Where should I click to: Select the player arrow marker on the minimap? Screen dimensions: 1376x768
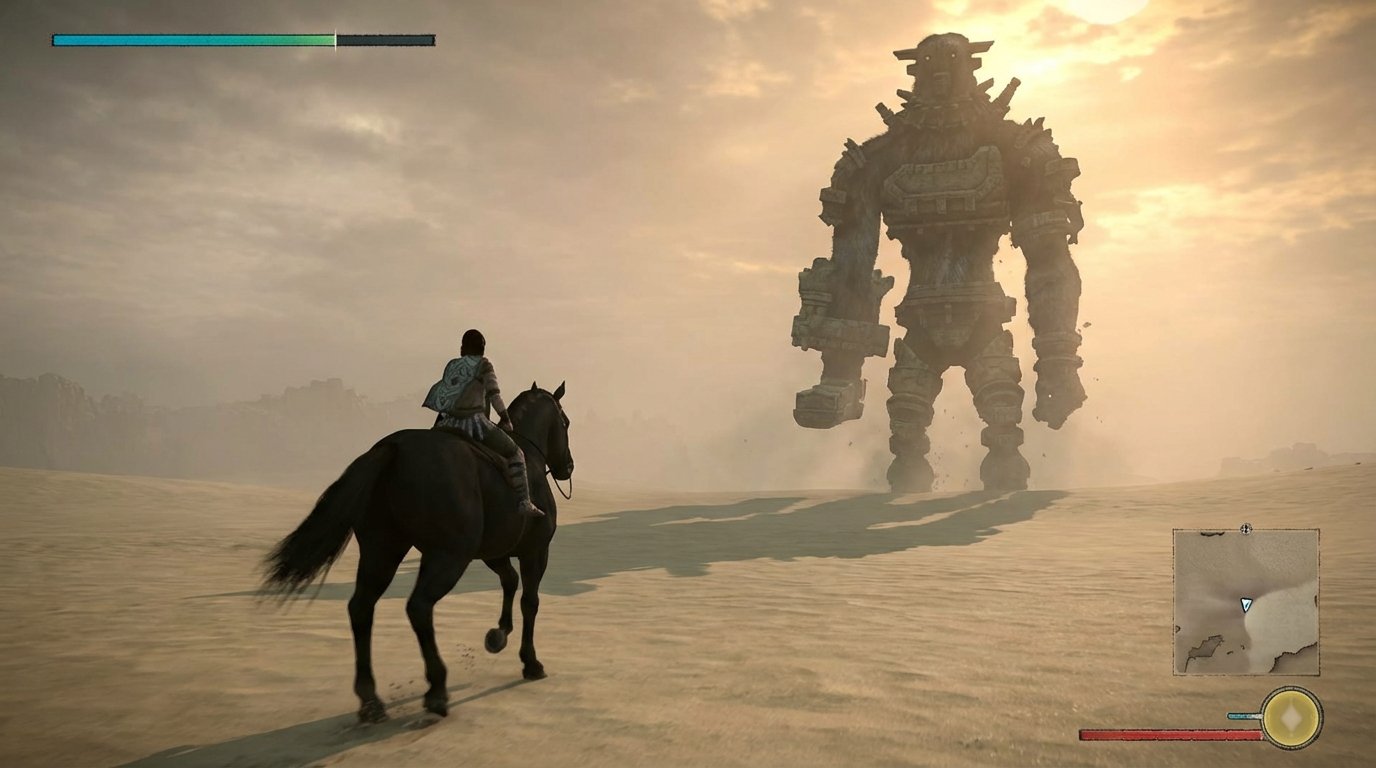[1246, 606]
